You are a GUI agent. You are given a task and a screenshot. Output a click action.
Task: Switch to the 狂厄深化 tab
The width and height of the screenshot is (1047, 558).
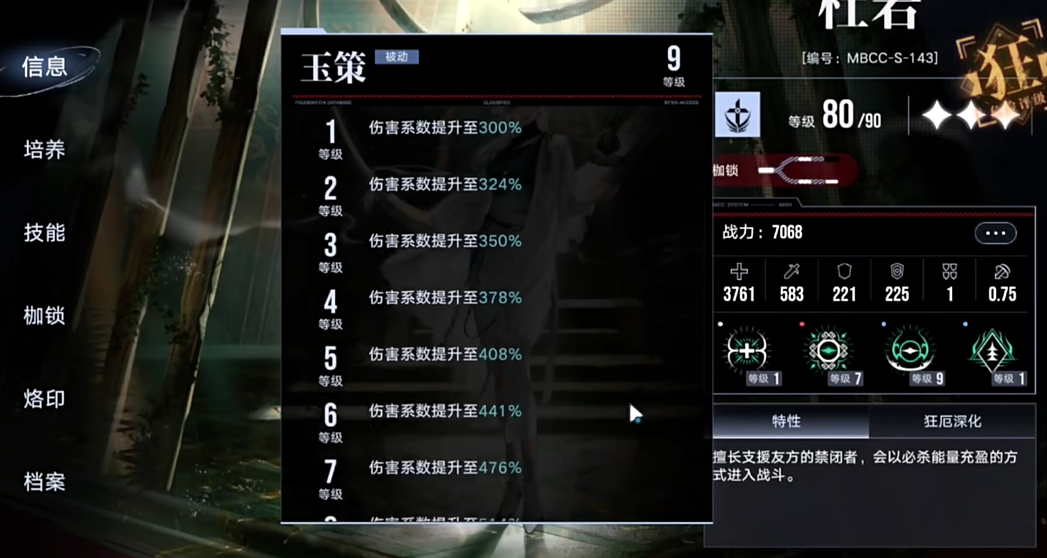(952, 421)
